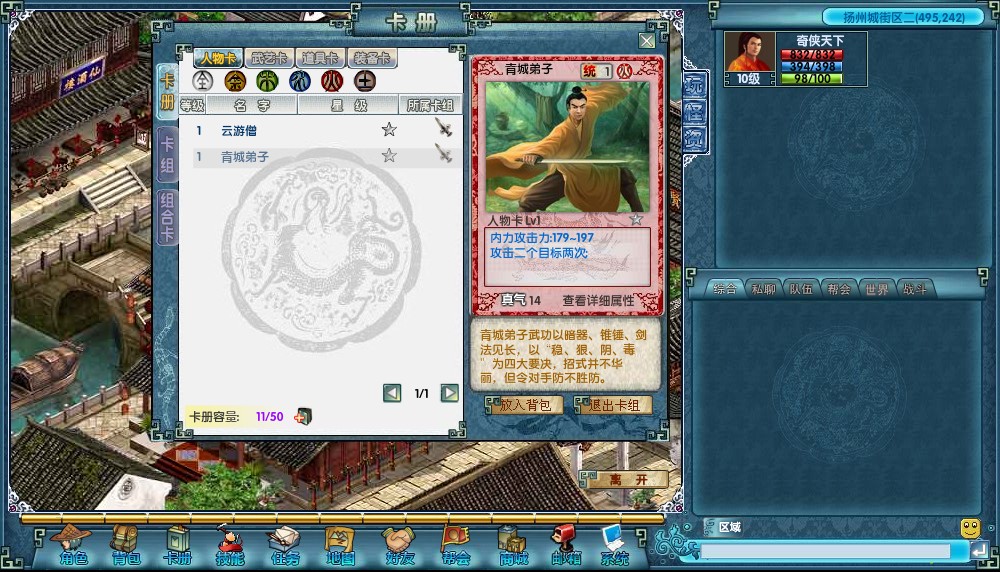Viewport: 1000px width, 572px height.
Task: Close the 卡册 card album window
Action: coord(647,41)
